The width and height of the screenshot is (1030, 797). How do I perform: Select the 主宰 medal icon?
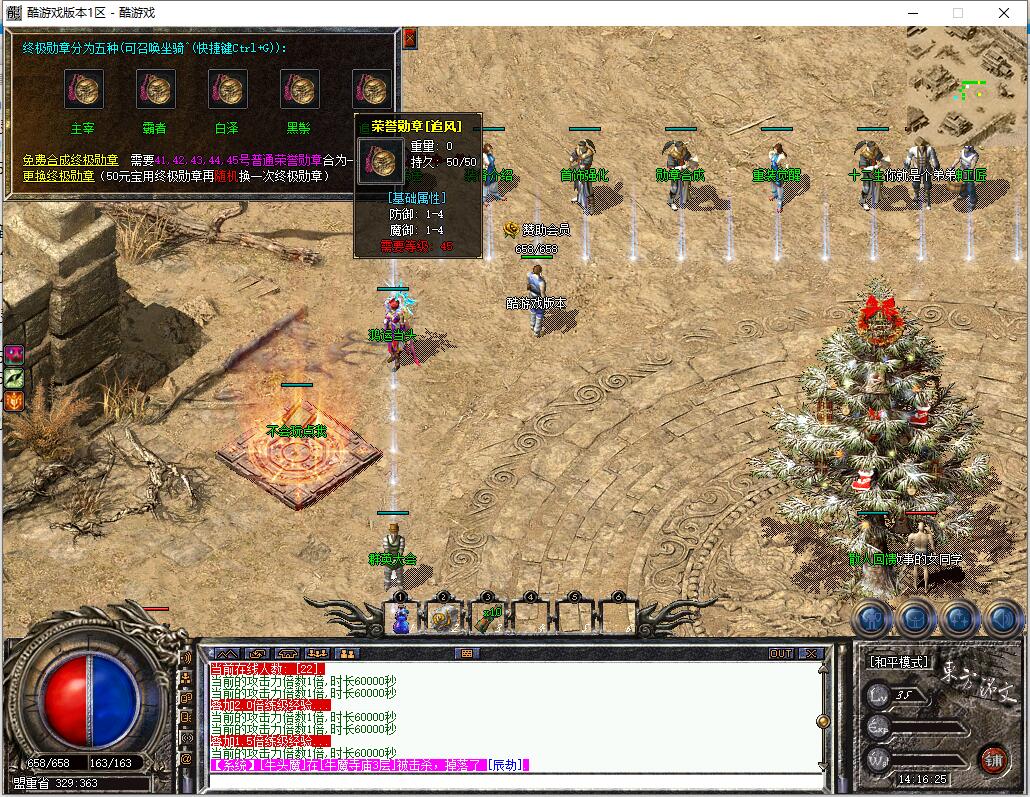pyautogui.click(x=83, y=89)
